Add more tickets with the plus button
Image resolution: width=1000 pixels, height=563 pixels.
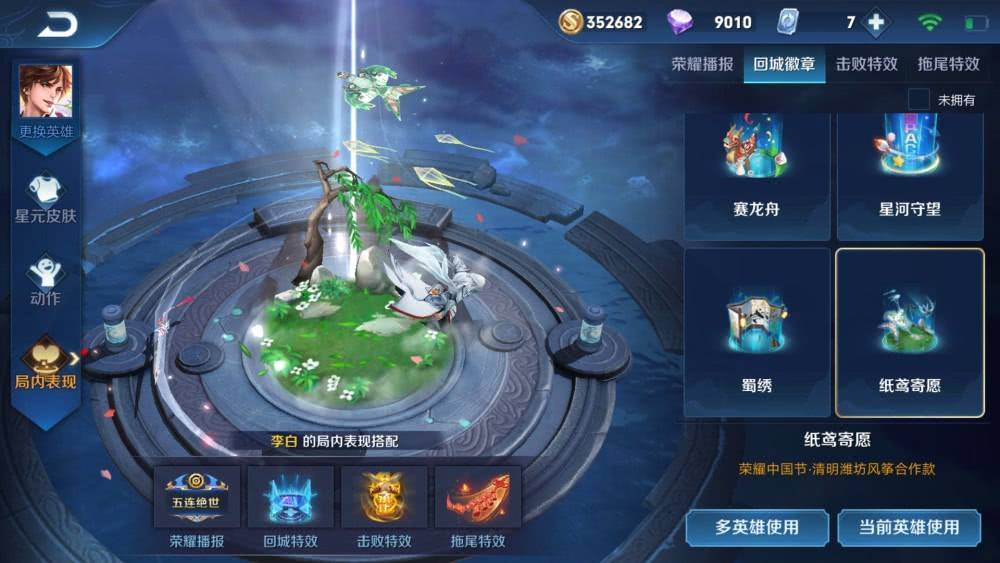876,22
